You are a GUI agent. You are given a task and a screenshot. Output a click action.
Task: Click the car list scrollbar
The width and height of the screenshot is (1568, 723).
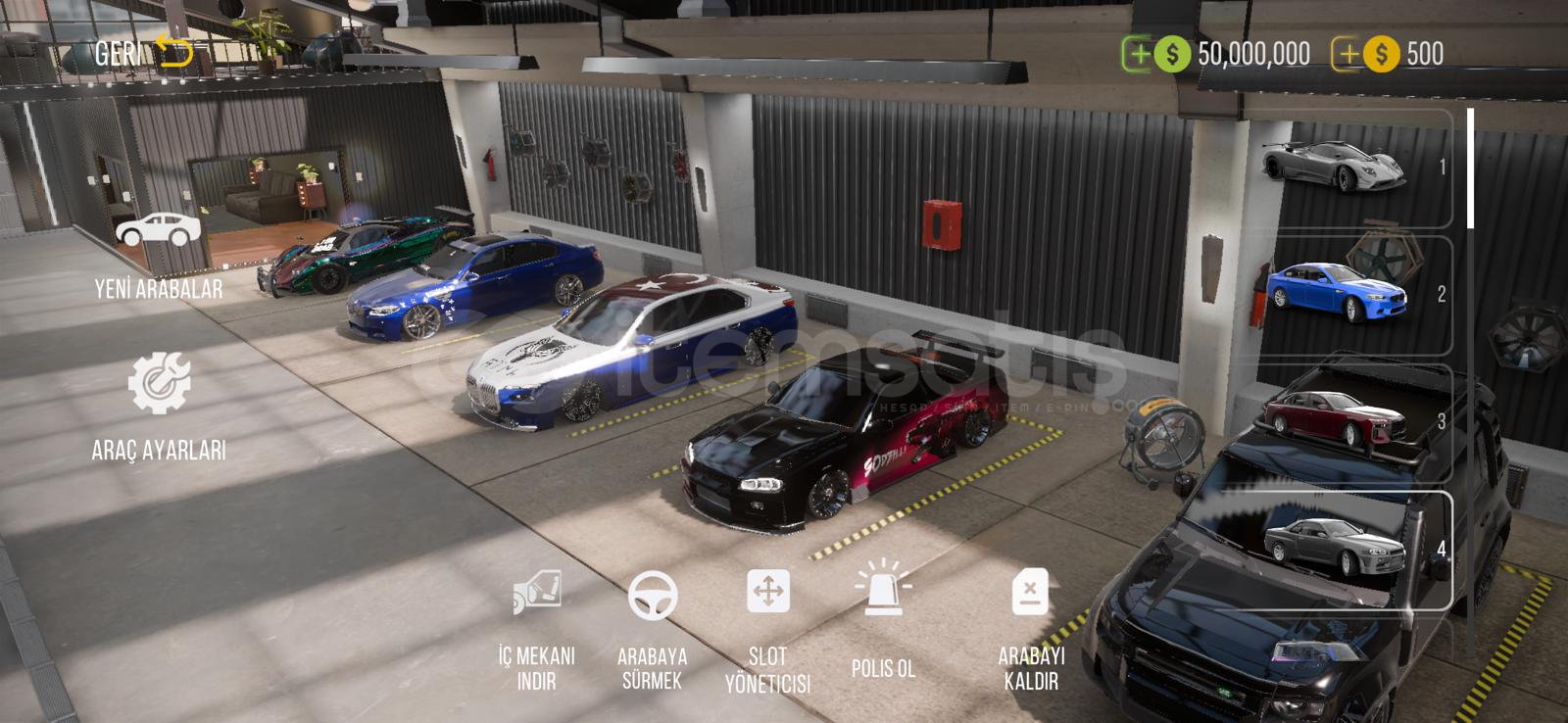point(1470,169)
